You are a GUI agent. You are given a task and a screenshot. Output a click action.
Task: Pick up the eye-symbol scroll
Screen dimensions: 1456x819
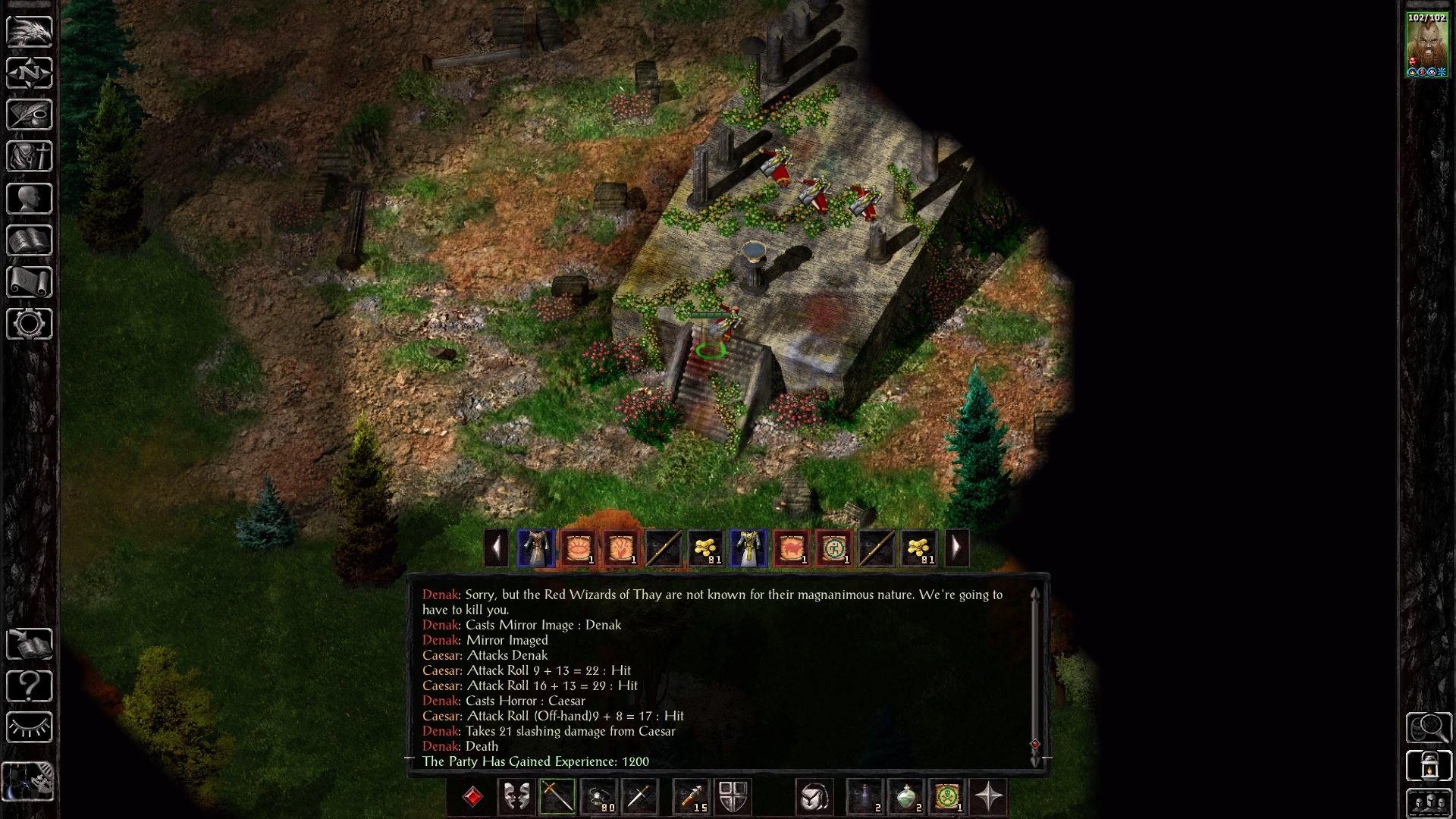pyautogui.click(x=579, y=548)
